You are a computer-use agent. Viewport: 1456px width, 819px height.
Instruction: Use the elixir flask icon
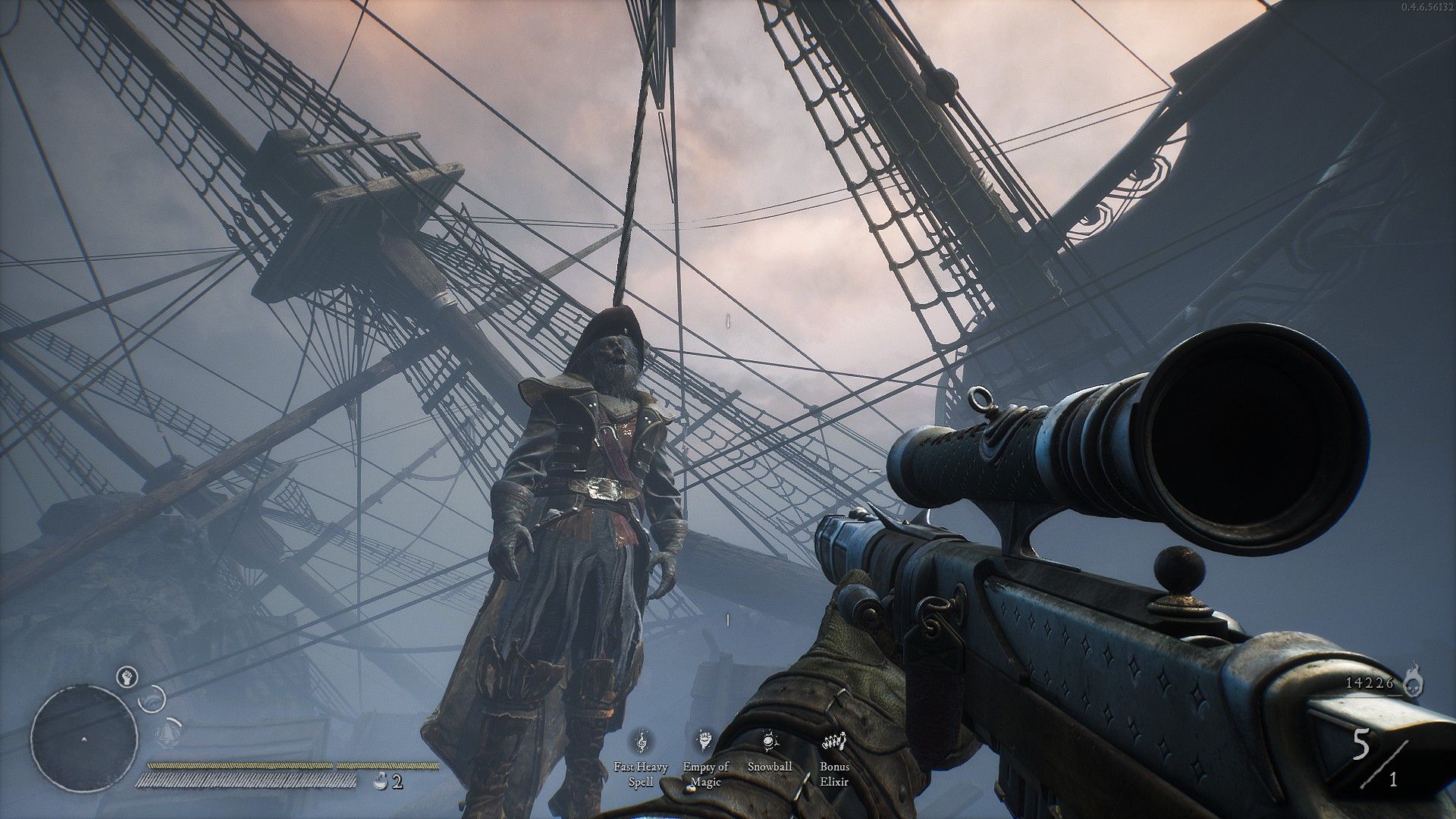pos(381,780)
